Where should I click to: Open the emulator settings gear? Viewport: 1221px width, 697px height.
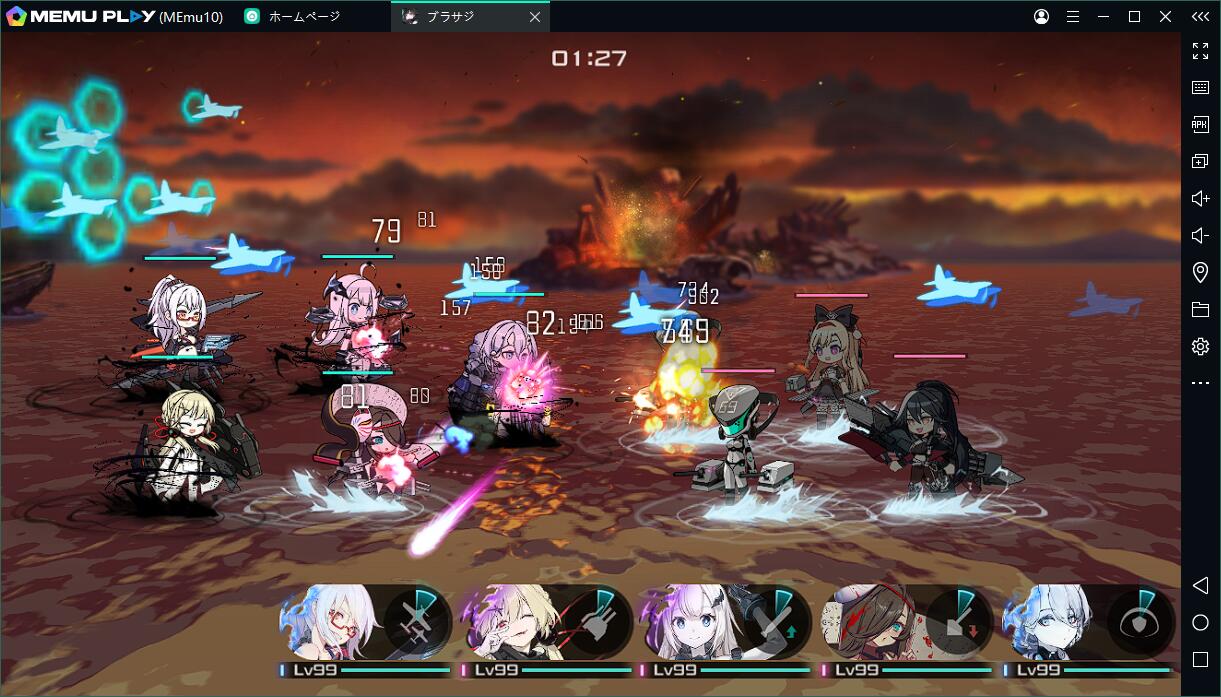pos(1200,347)
